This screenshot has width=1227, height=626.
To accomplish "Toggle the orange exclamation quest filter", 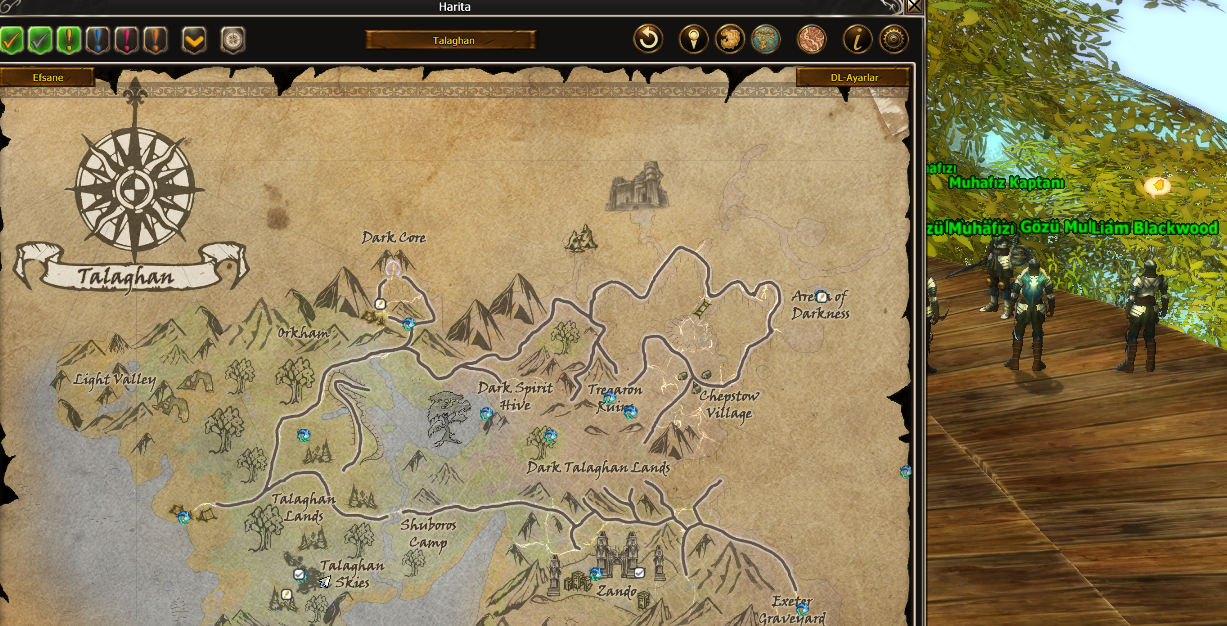I will (x=155, y=40).
